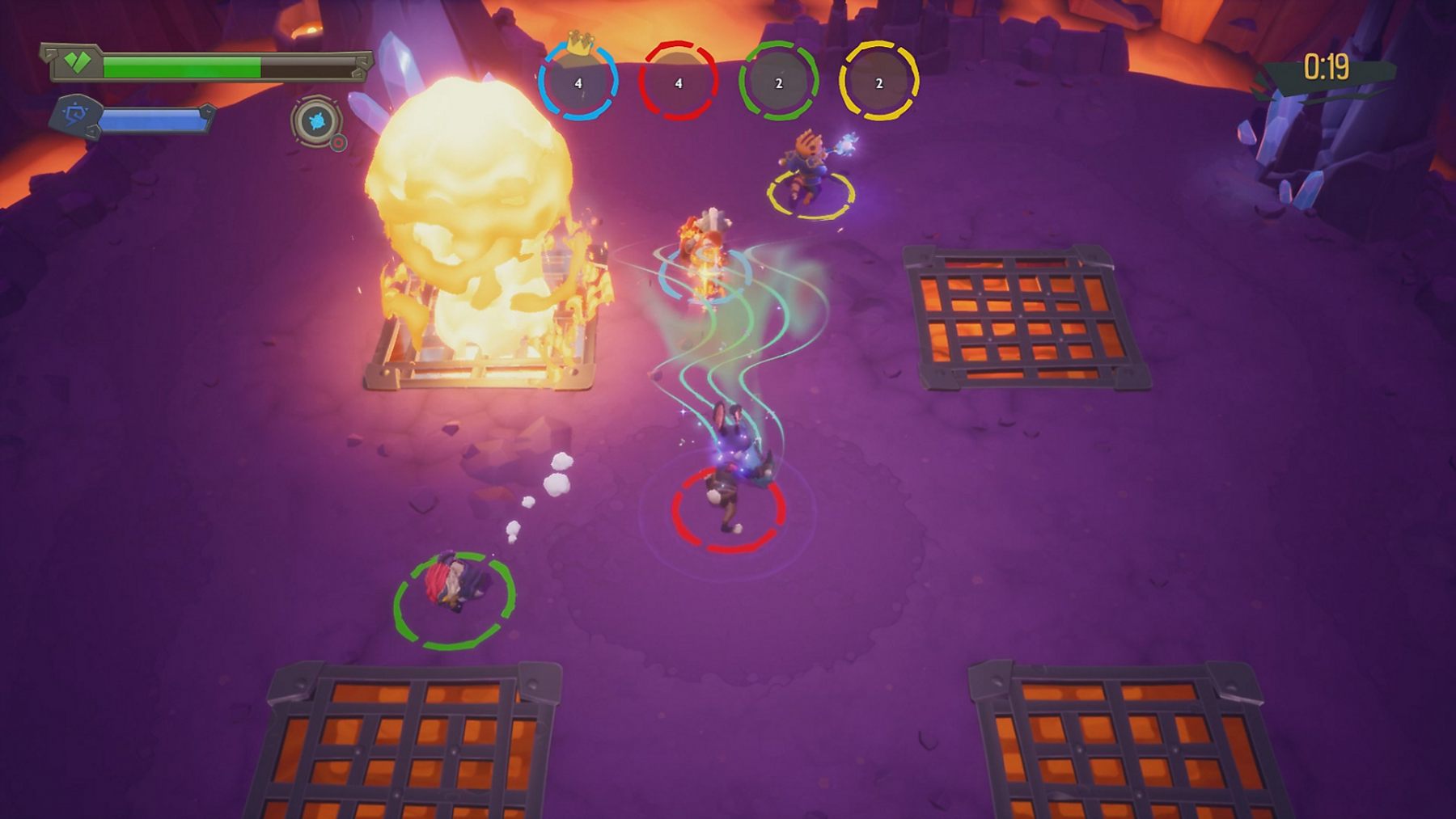Select the red player score badge
The width and height of the screenshot is (1456, 819).
pyautogui.click(x=678, y=82)
